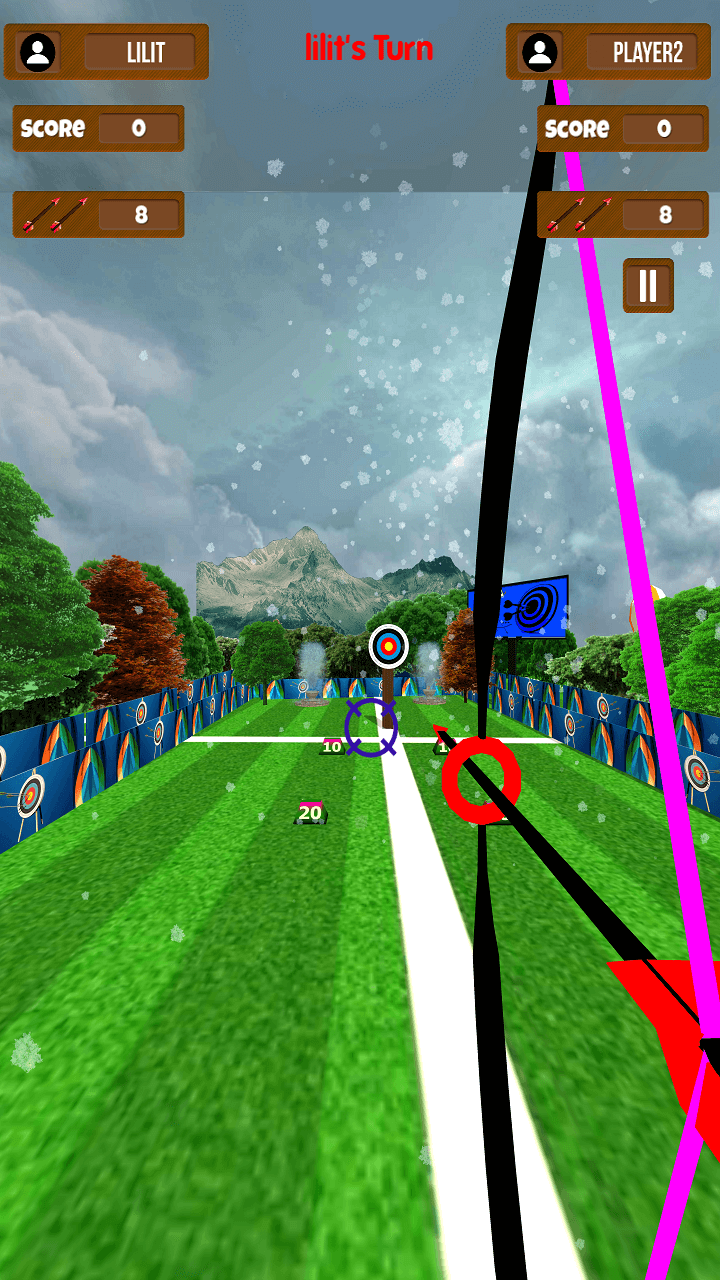Screen dimensions: 720x1280
Task: Click Lilit's player profile icon
Action: click(x=39, y=52)
